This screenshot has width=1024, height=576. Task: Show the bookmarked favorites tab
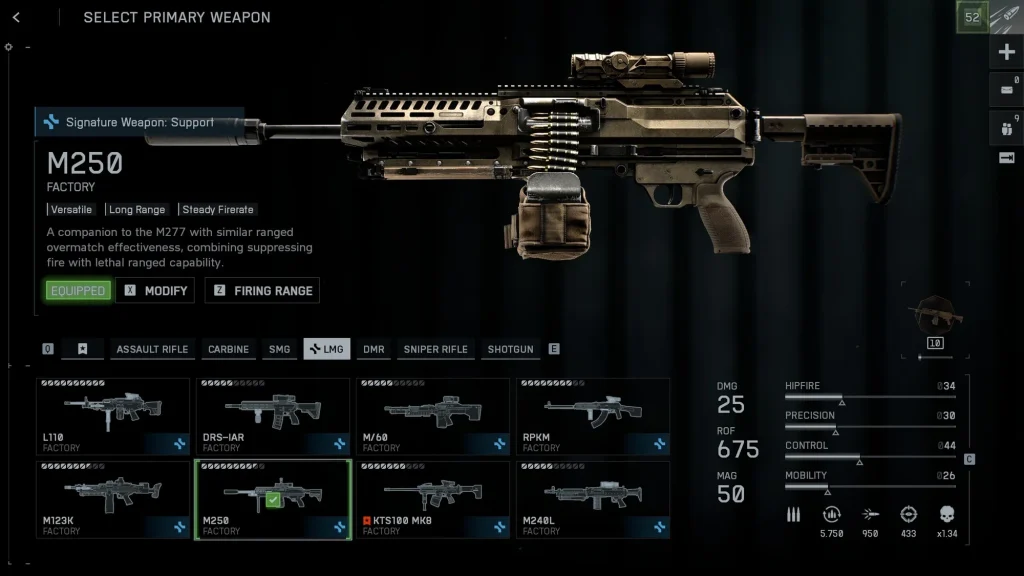(x=83, y=349)
